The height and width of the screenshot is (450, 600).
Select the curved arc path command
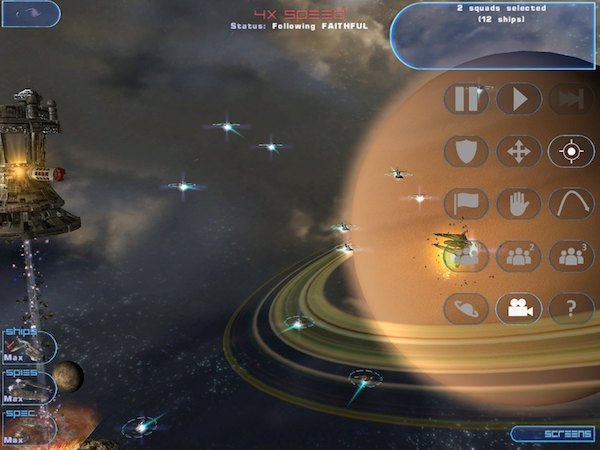tap(571, 204)
